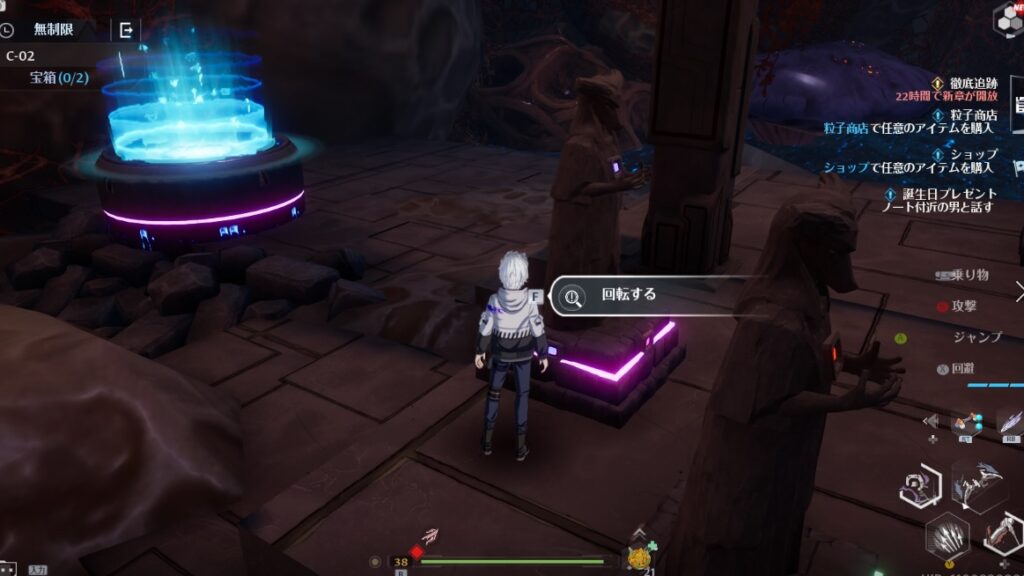Open the hexagon menu with NEW badge

click(x=1008, y=17)
